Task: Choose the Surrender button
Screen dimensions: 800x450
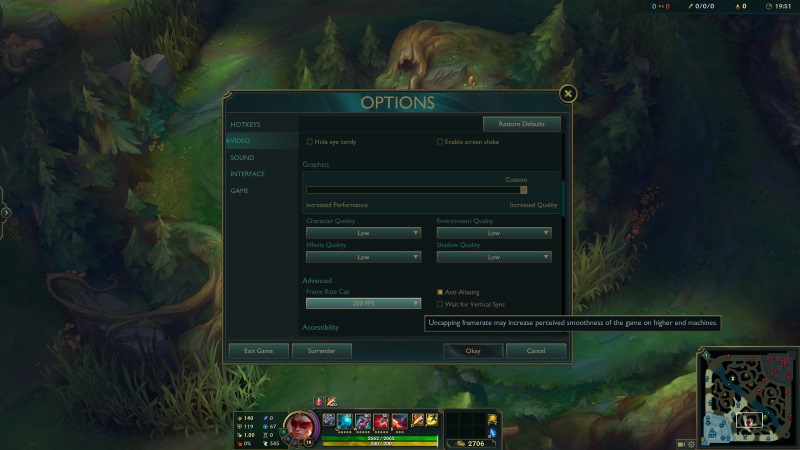Action: pos(321,351)
